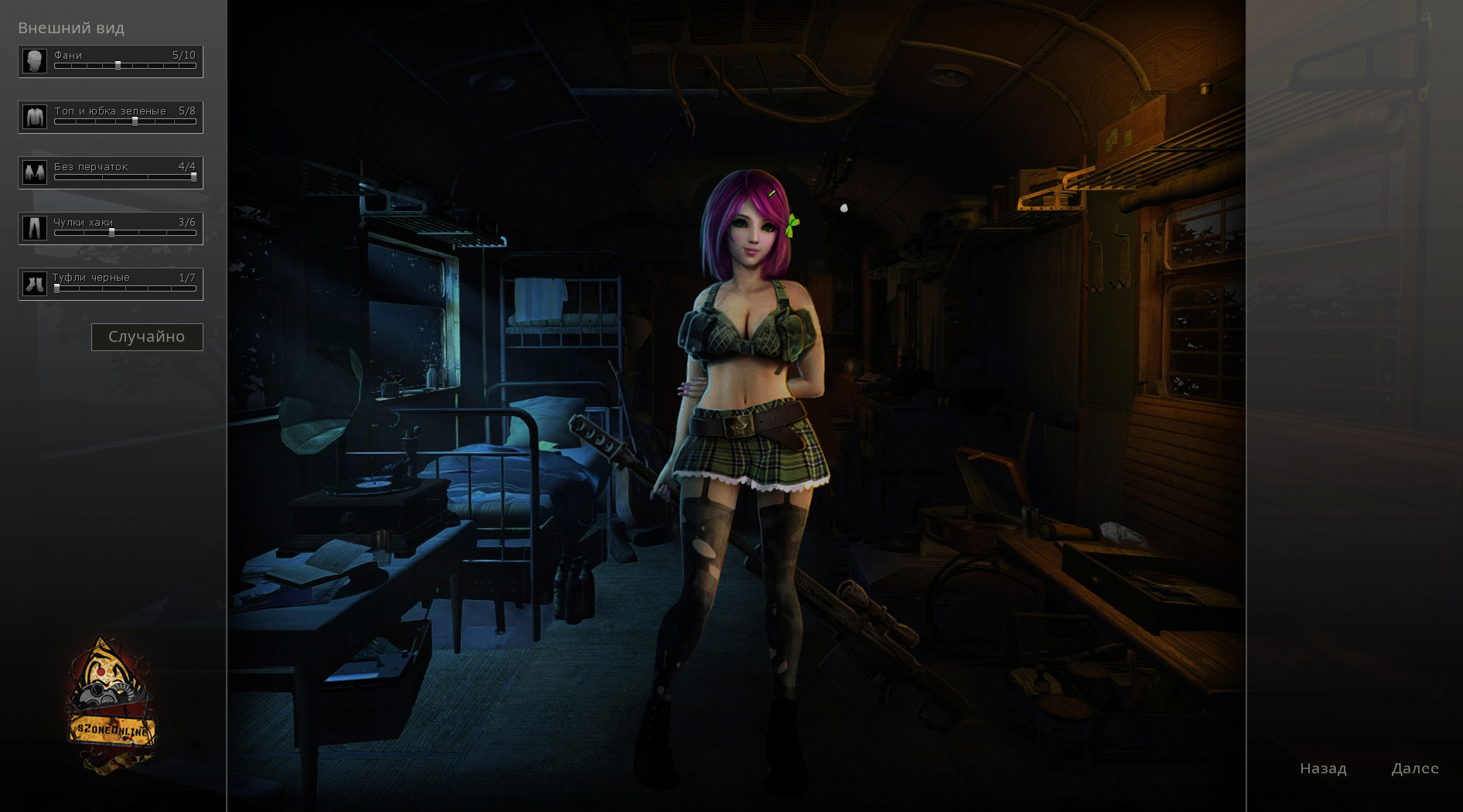Adjust the Без перчаток gloves slider
This screenshot has height=812, width=1463.
[x=193, y=177]
